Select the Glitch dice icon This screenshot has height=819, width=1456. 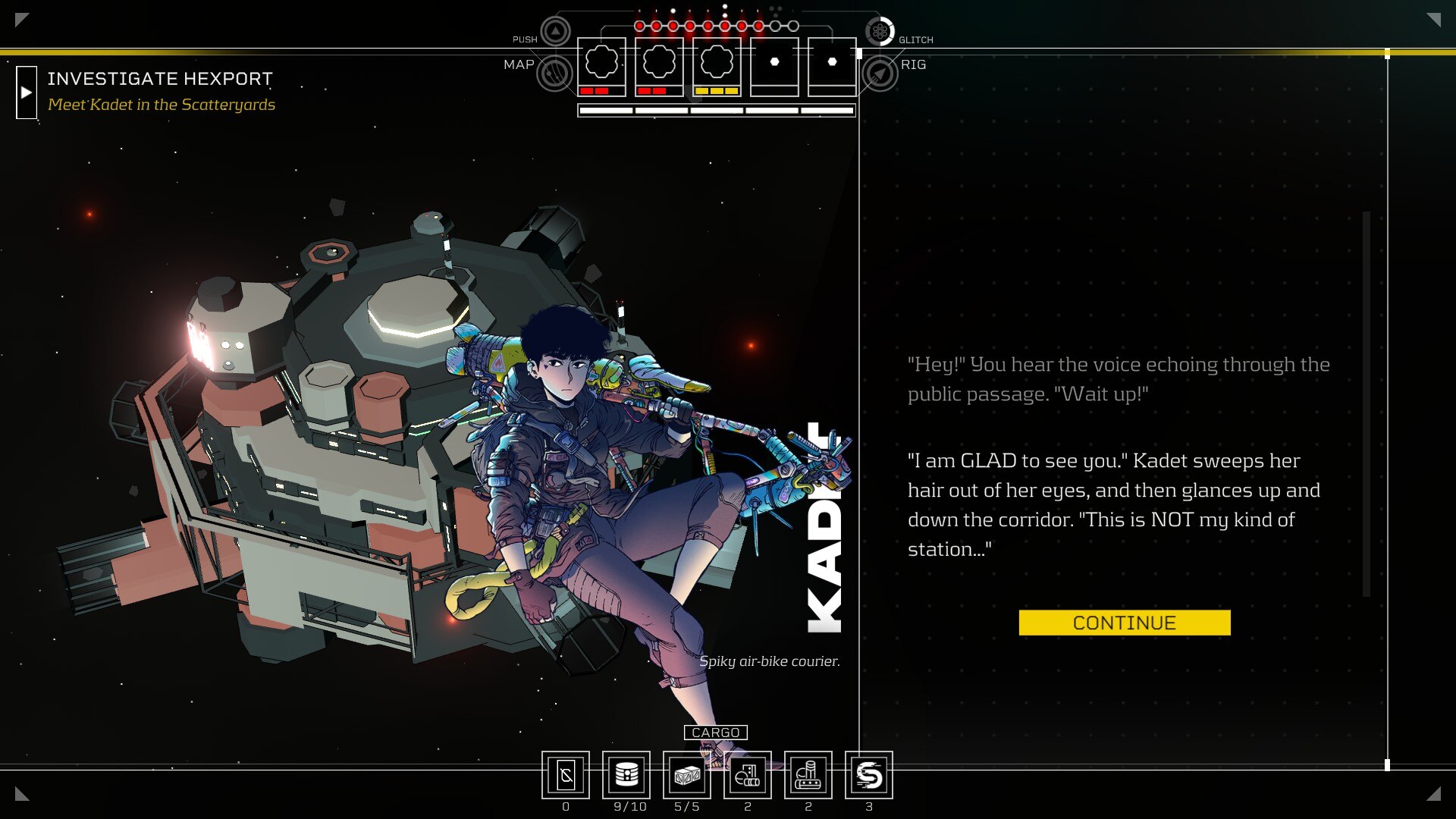(880, 32)
